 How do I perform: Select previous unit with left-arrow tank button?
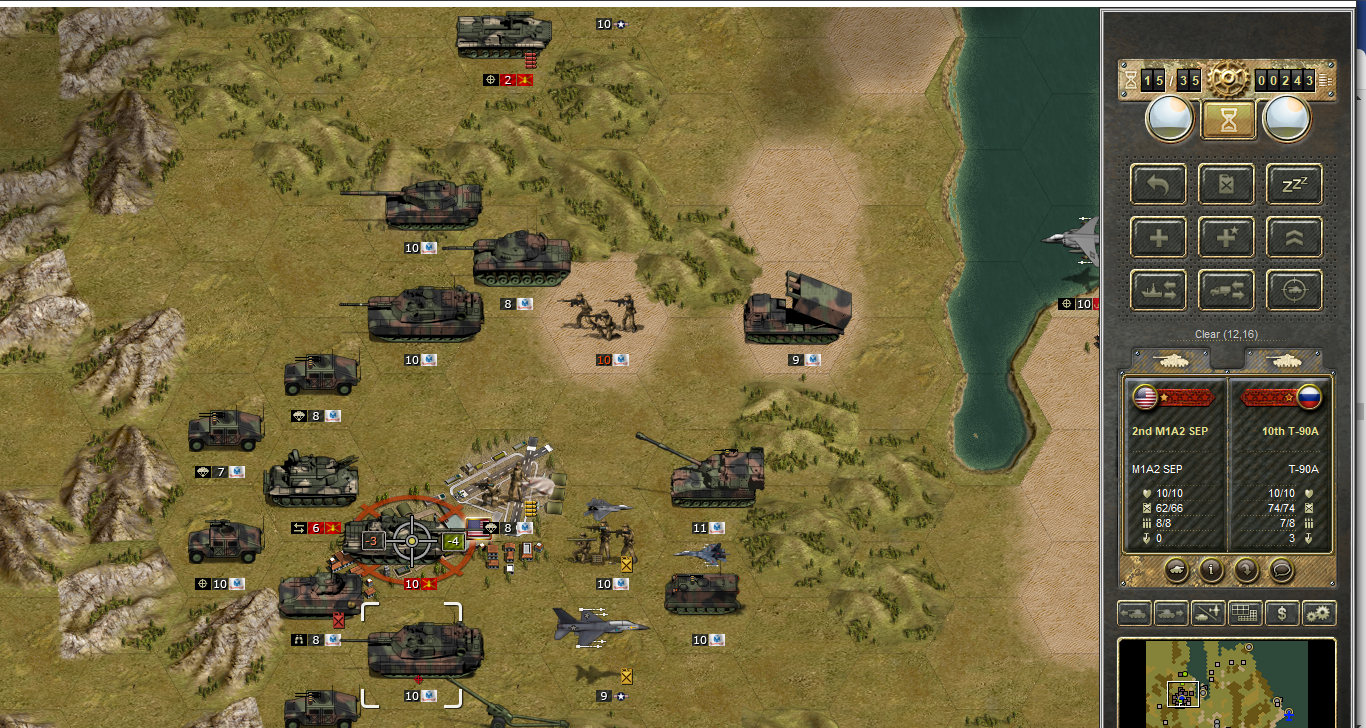pyautogui.click(x=1135, y=613)
